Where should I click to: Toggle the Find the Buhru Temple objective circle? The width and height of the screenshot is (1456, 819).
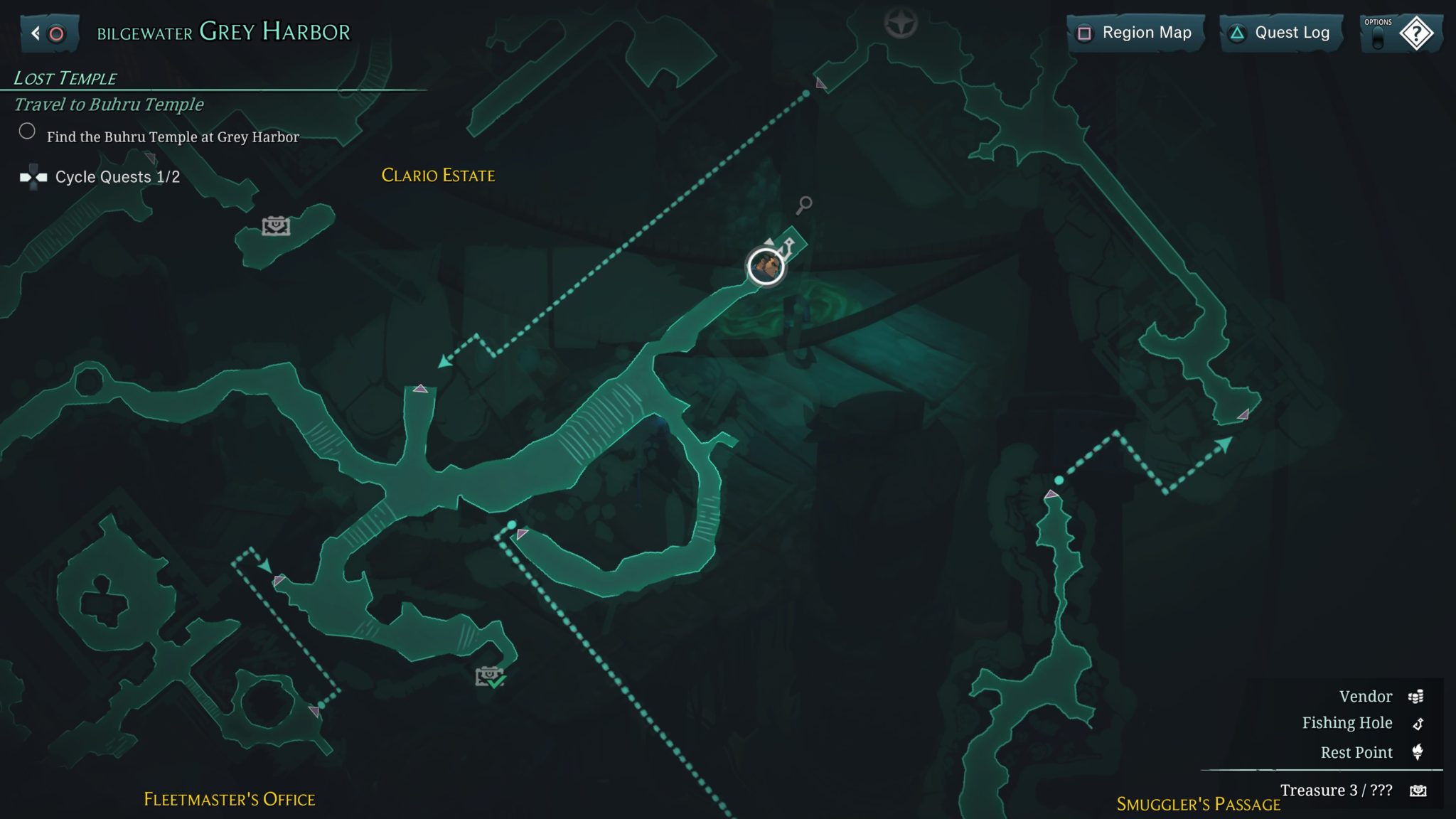click(27, 130)
